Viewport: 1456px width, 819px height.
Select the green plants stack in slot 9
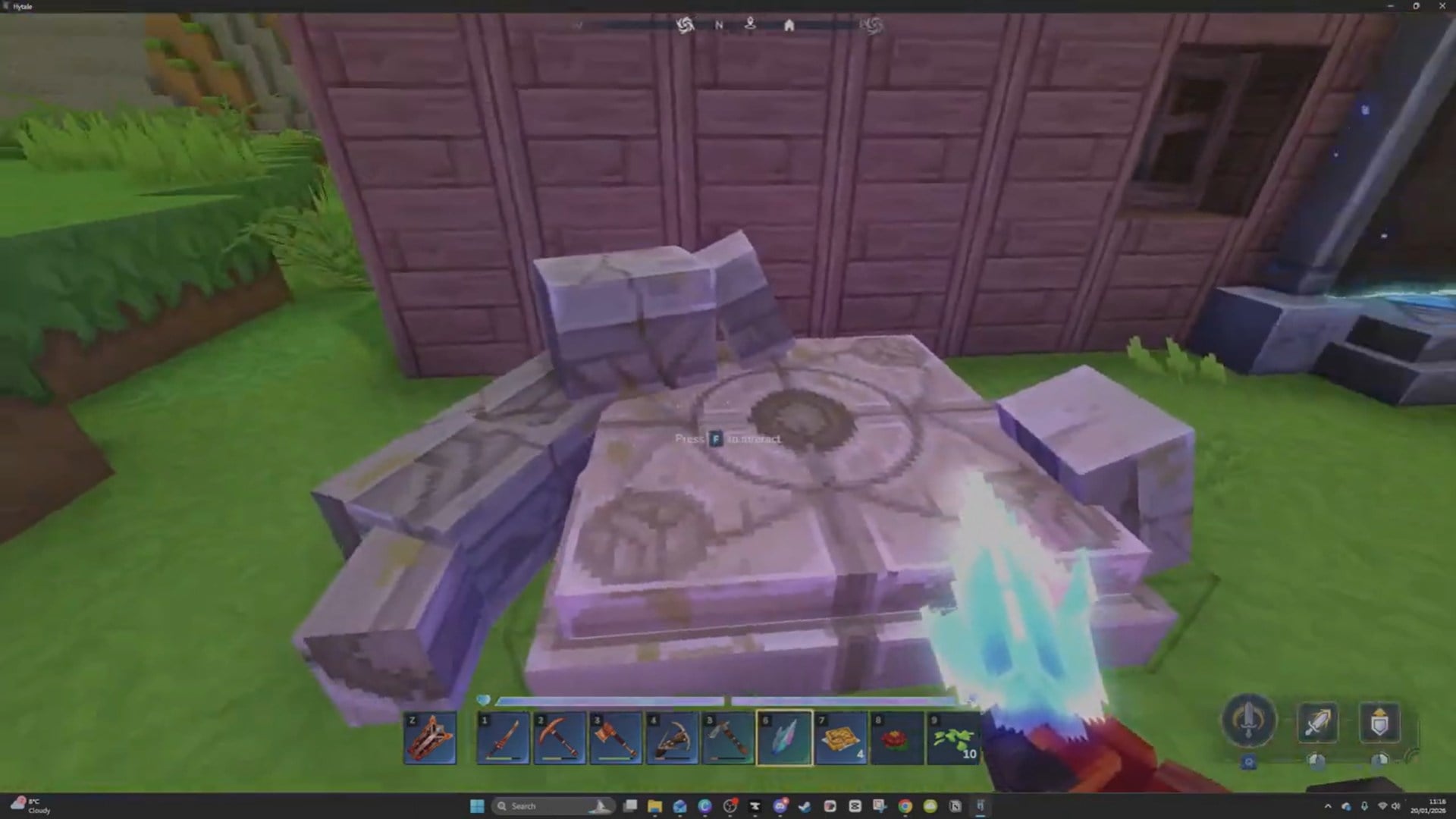click(953, 736)
